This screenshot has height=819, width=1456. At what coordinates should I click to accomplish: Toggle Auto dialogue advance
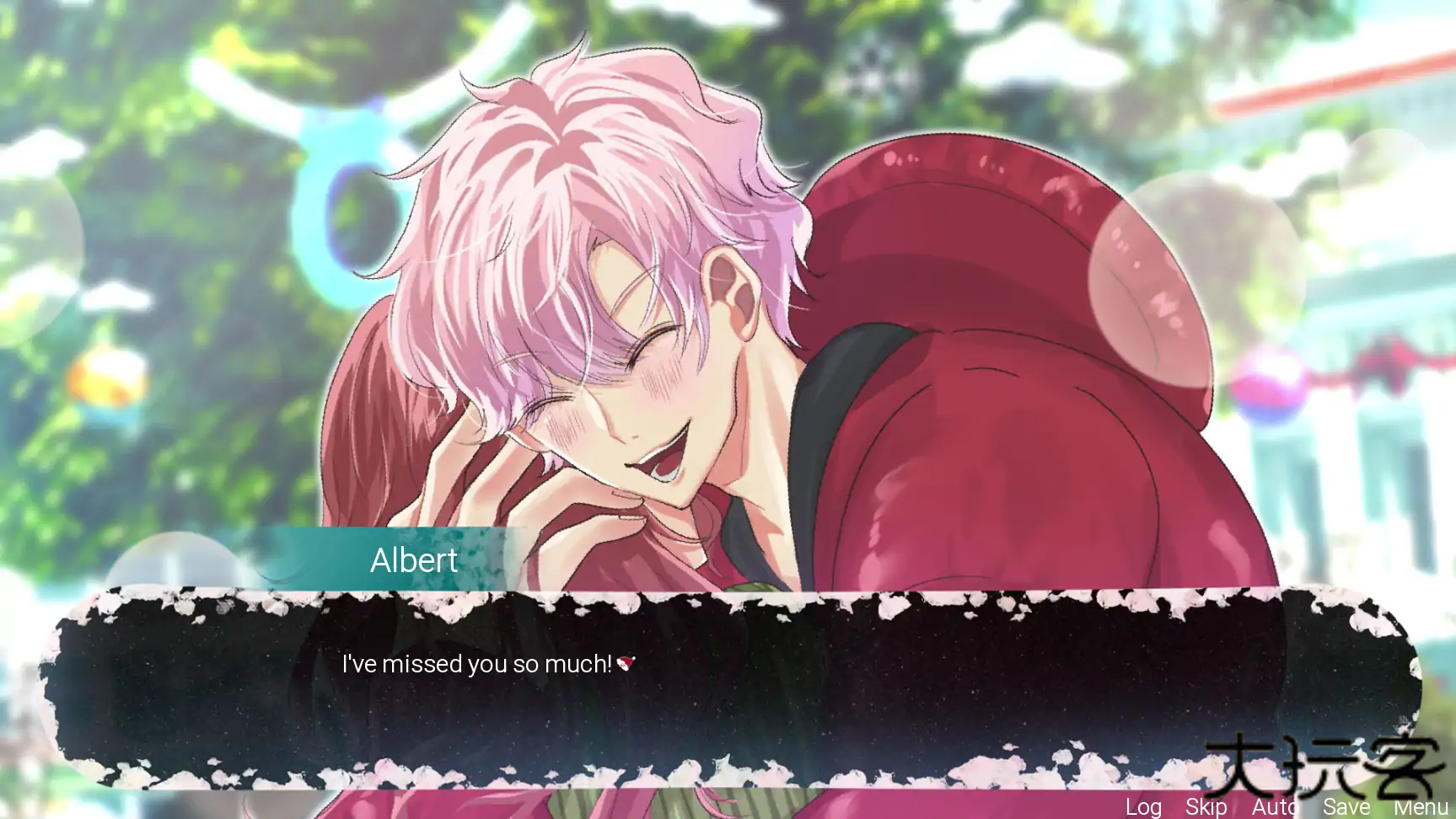(1274, 807)
